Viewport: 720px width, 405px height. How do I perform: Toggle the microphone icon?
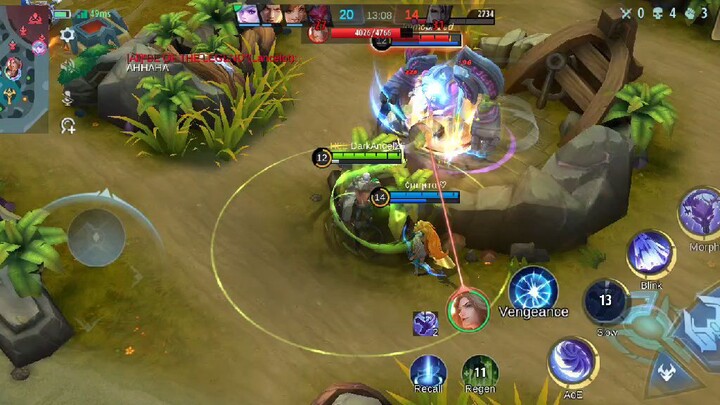coord(67,96)
